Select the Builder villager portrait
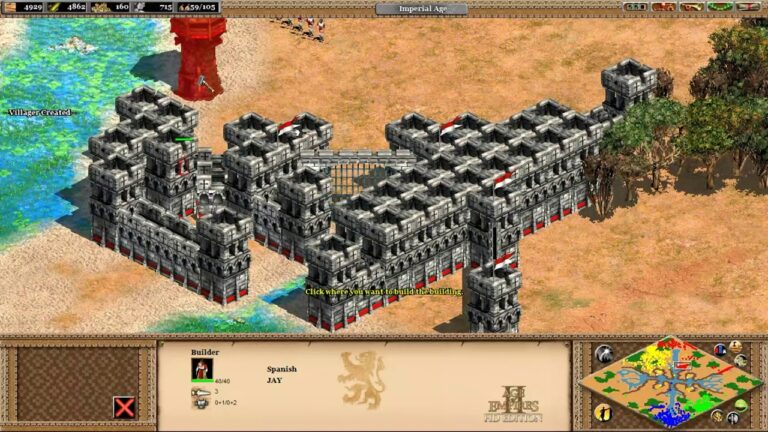This screenshot has height=432, width=768. coord(202,369)
